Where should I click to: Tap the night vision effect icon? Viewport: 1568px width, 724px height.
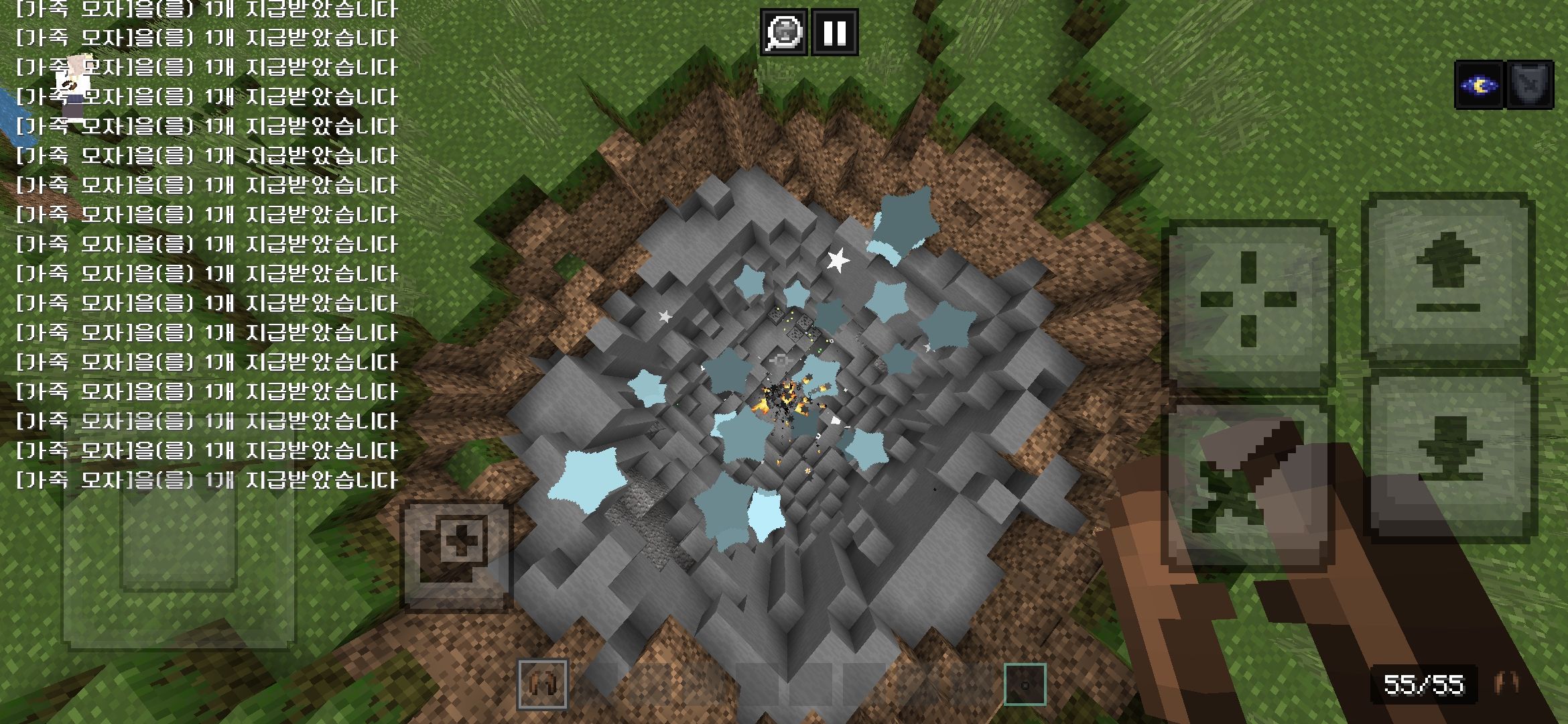(x=1479, y=85)
